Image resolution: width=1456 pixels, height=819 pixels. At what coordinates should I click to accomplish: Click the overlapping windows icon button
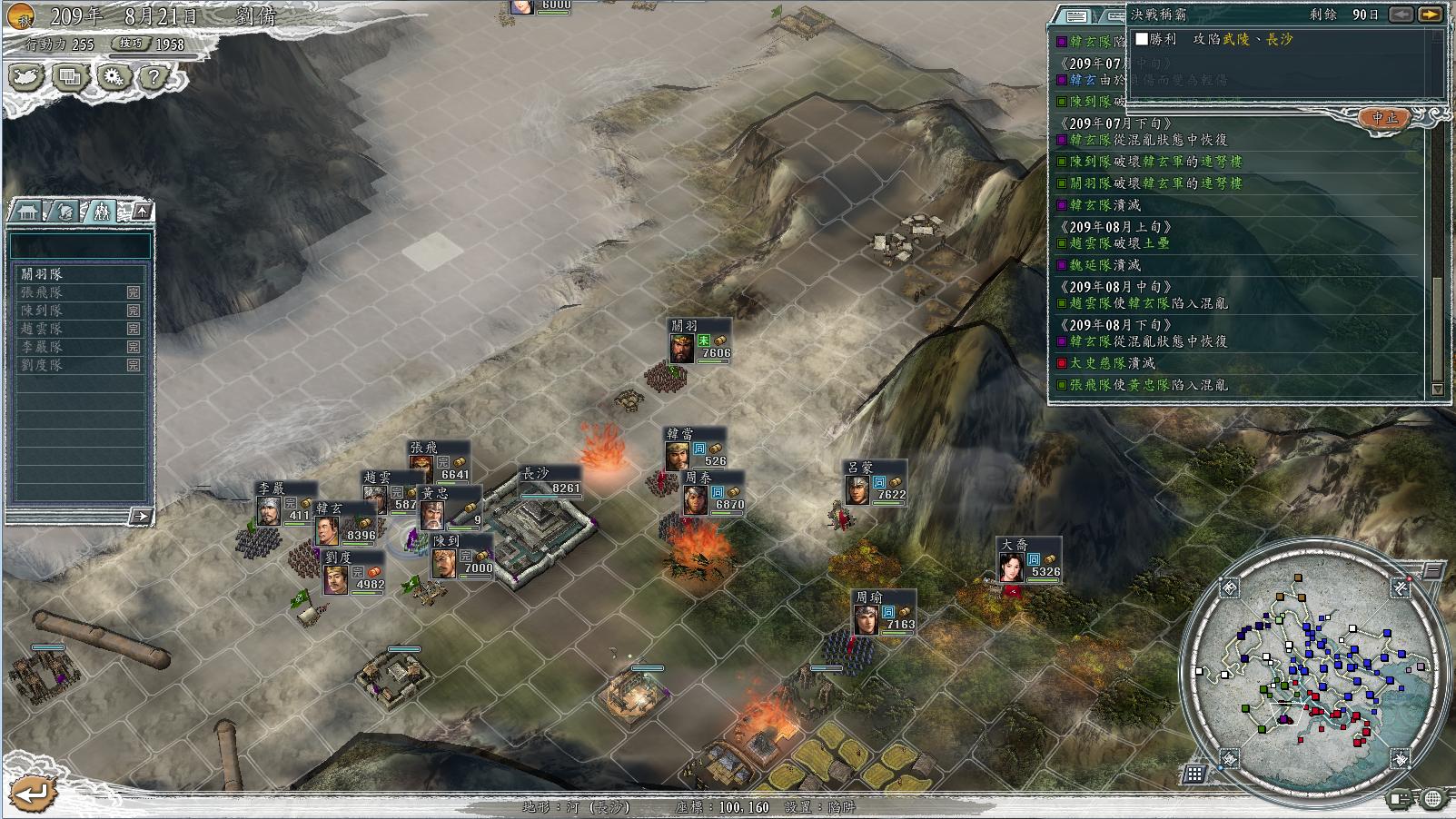point(69,76)
